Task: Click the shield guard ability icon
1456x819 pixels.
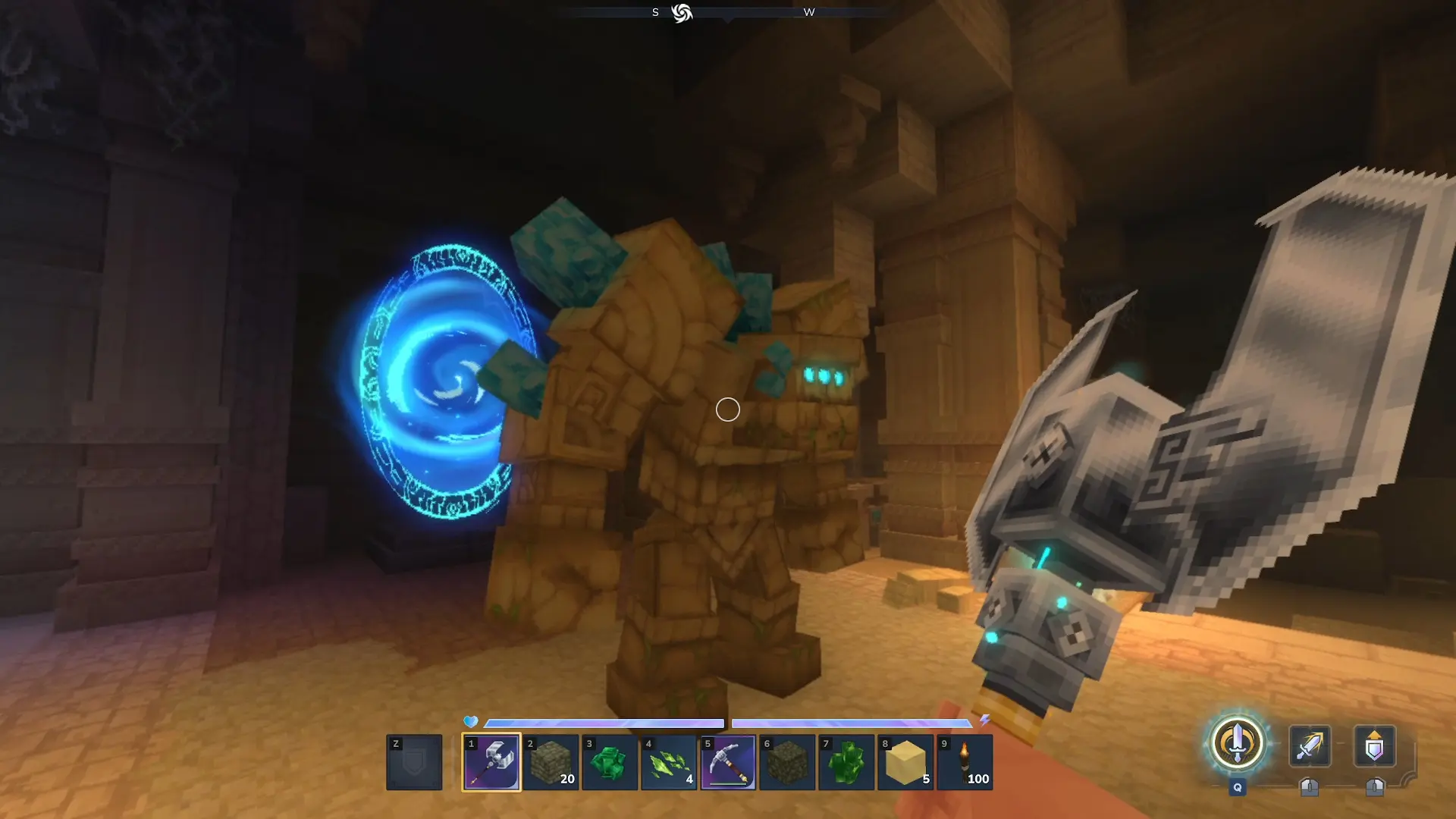Action: click(x=1374, y=746)
